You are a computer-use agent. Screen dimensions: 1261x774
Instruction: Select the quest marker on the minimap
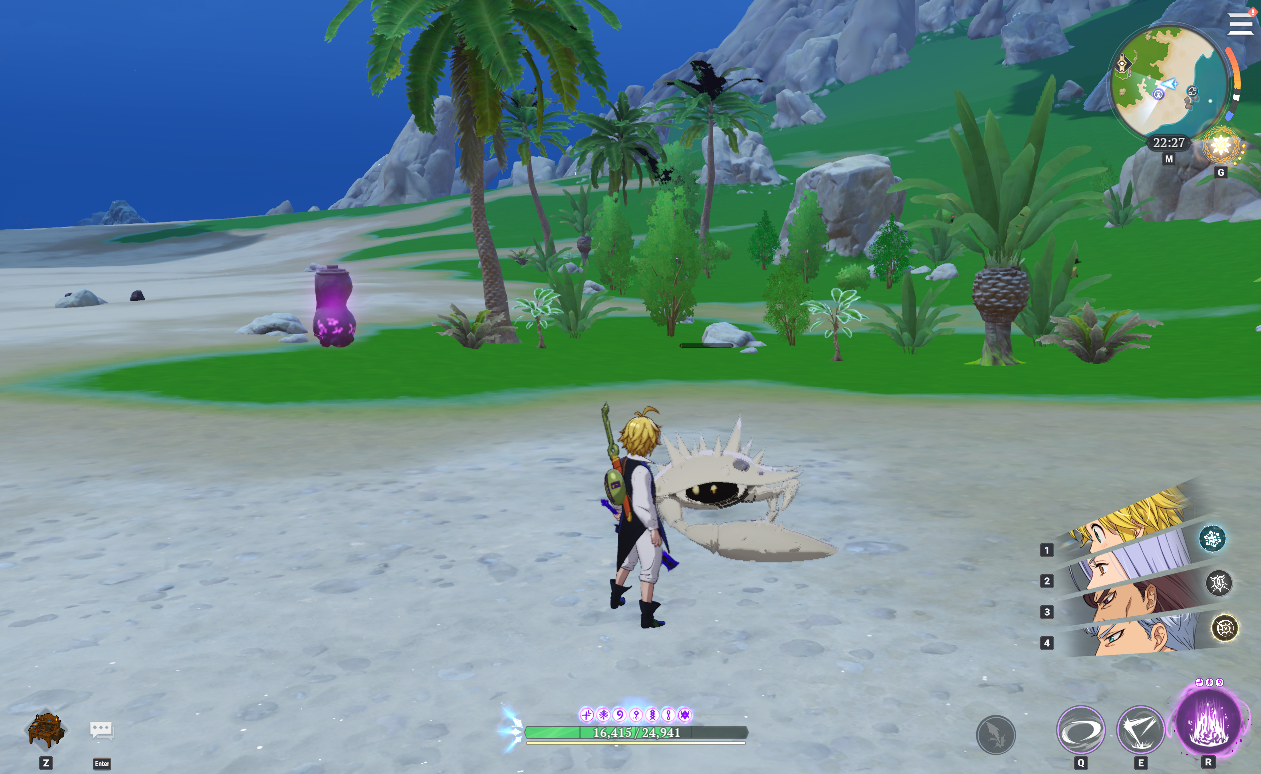tap(1157, 93)
